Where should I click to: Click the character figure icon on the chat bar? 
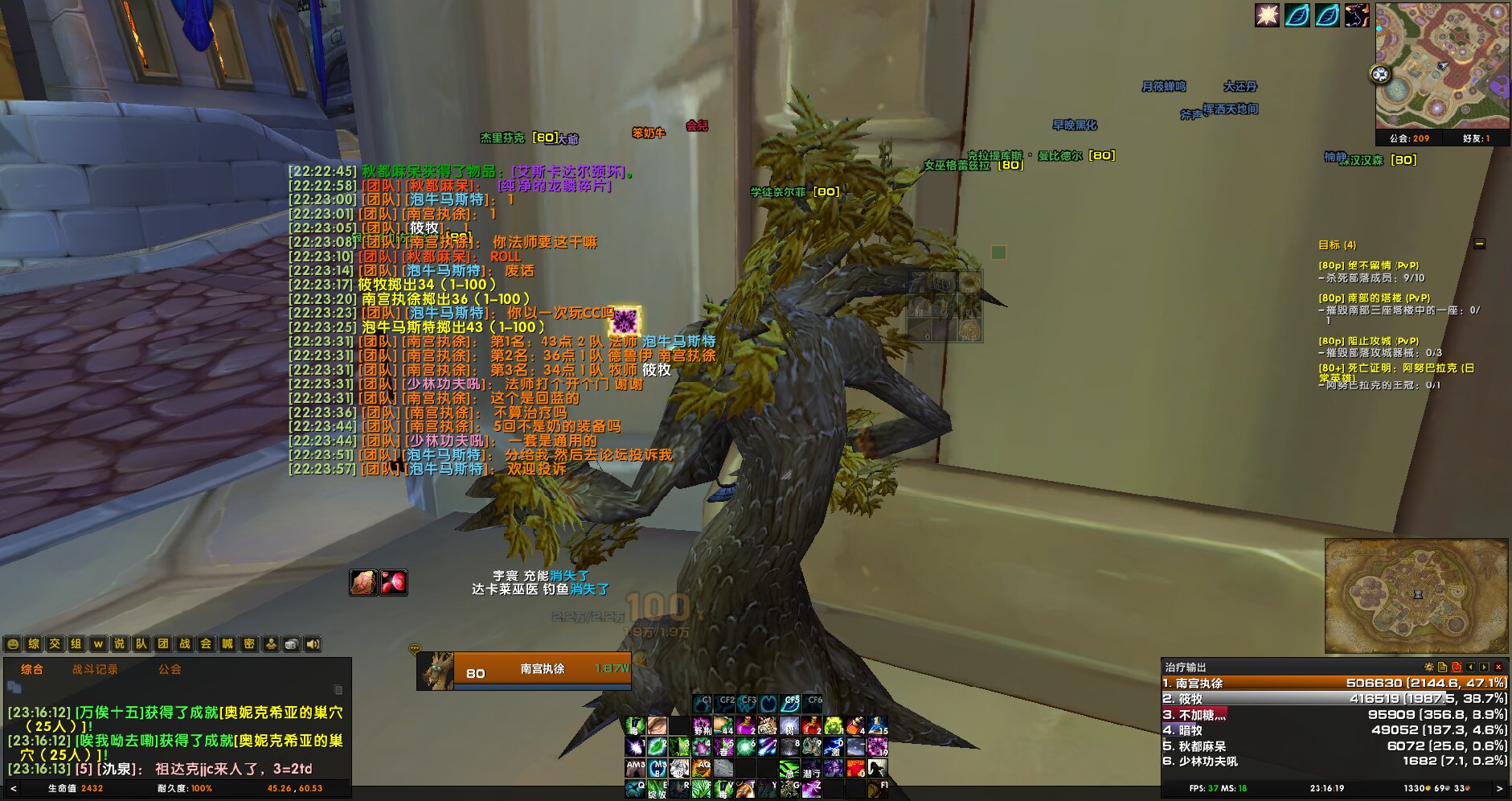(x=271, y=644)
